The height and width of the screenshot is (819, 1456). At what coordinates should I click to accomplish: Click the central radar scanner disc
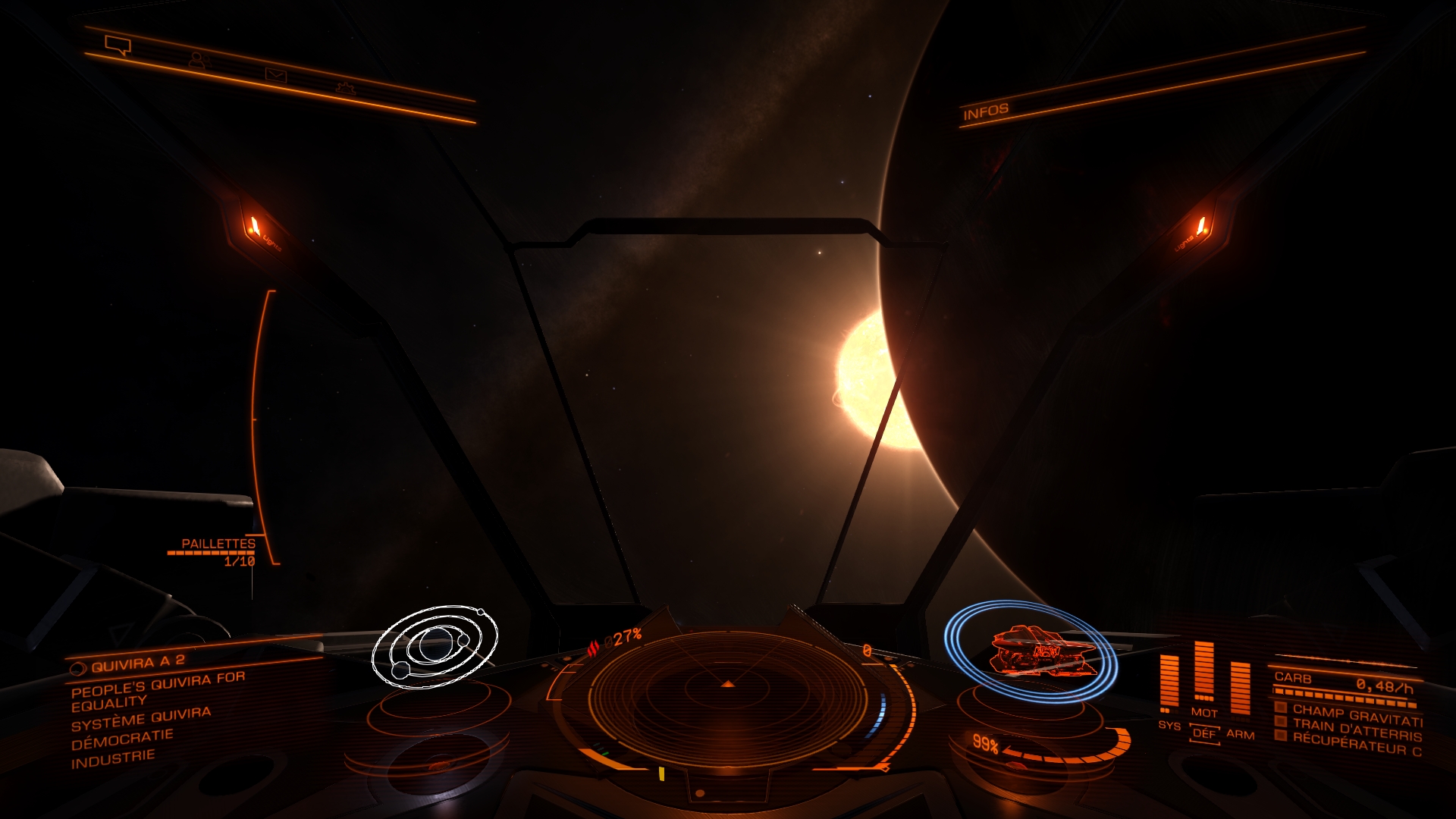[728, 689]
